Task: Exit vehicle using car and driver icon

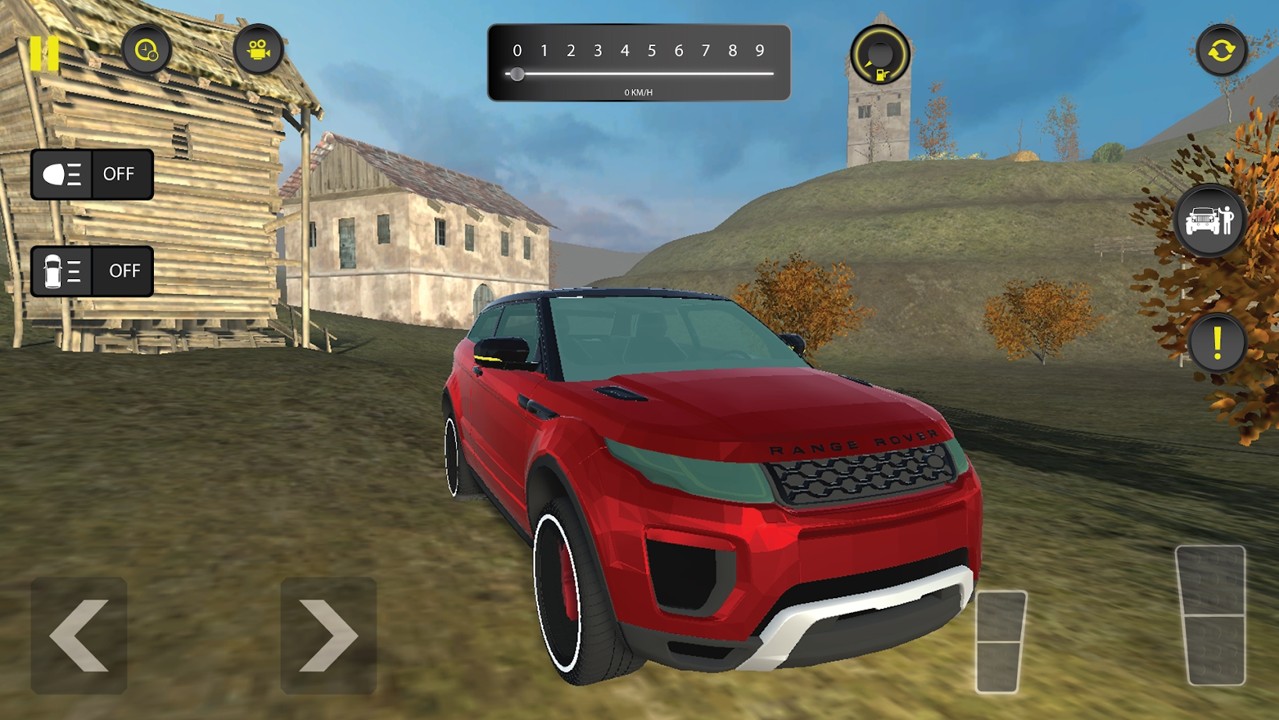Action: 1210,220
